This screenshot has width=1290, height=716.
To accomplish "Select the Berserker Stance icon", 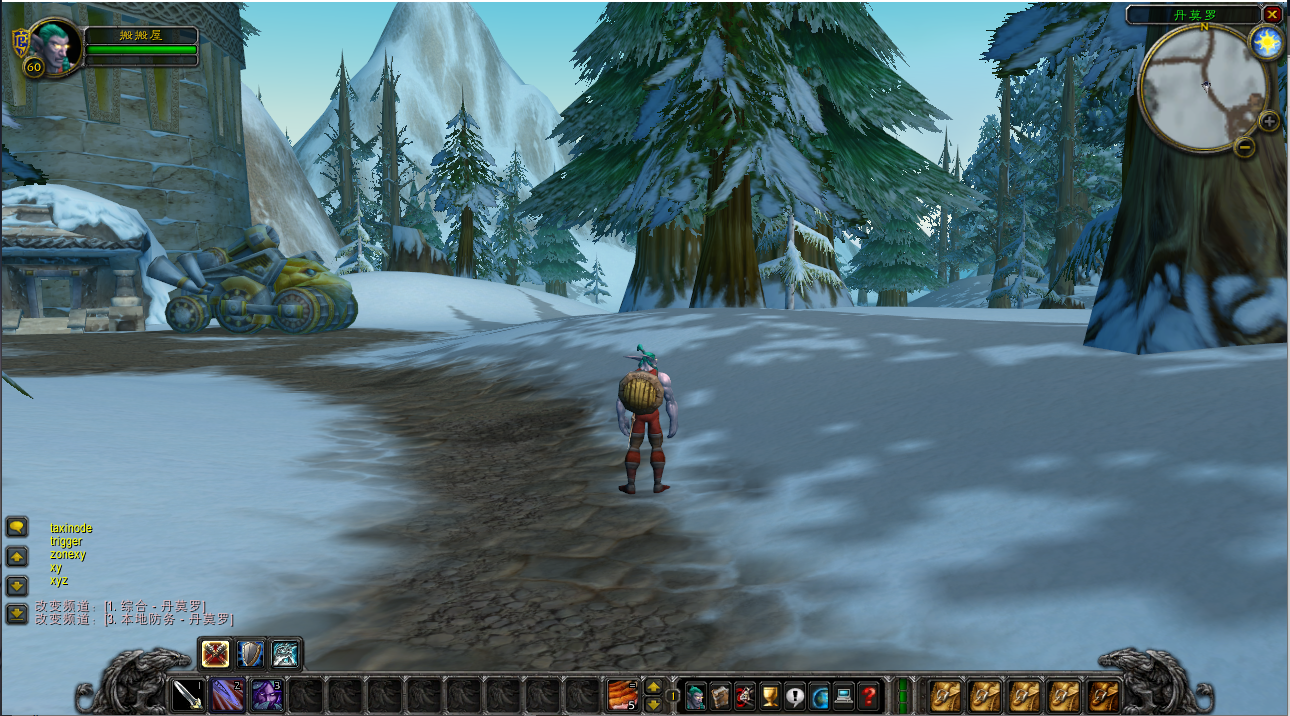I will (285, 654).
